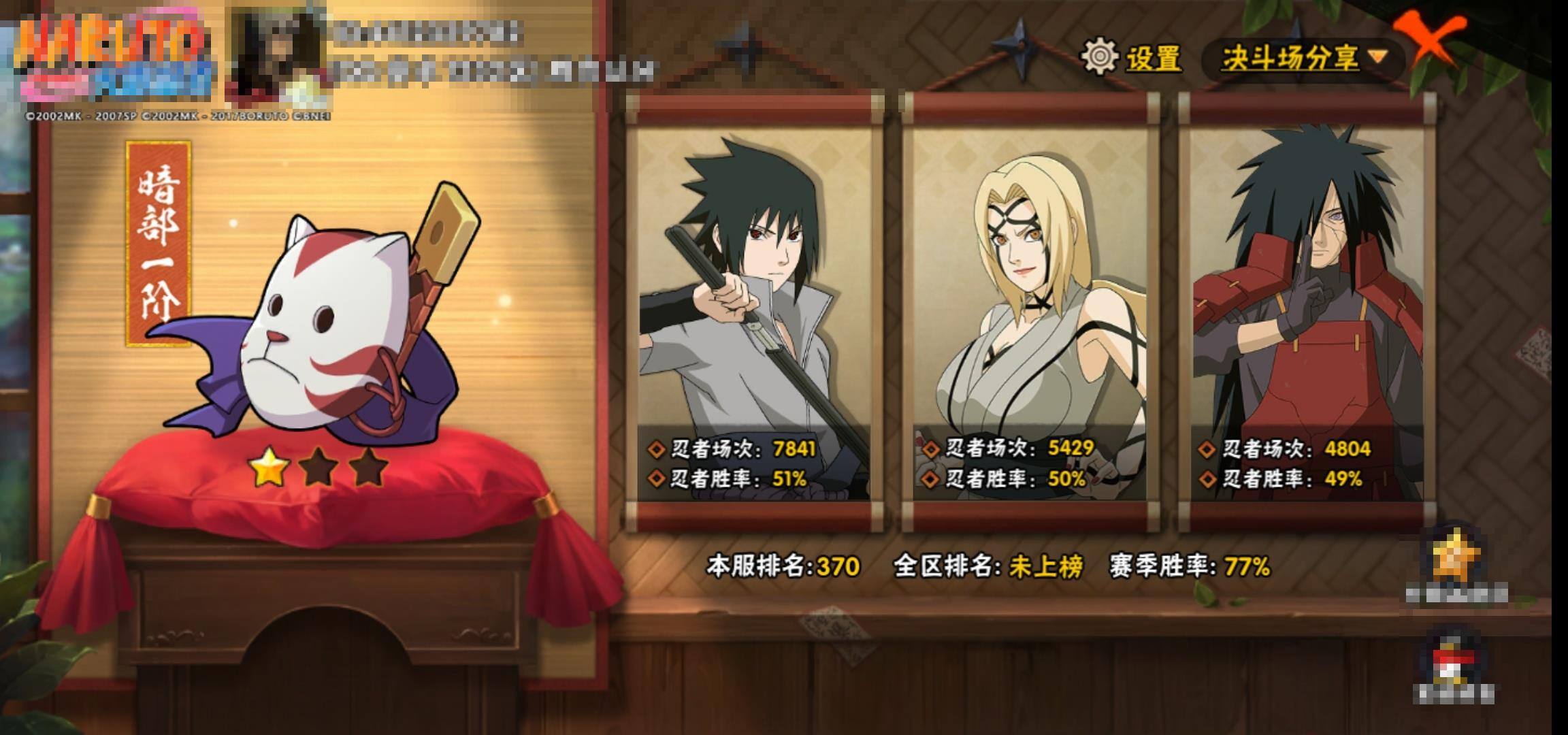Expand the 决斗场分享 dropdown
This screenshot has width=1568, height=735.
click(1303, 59)
